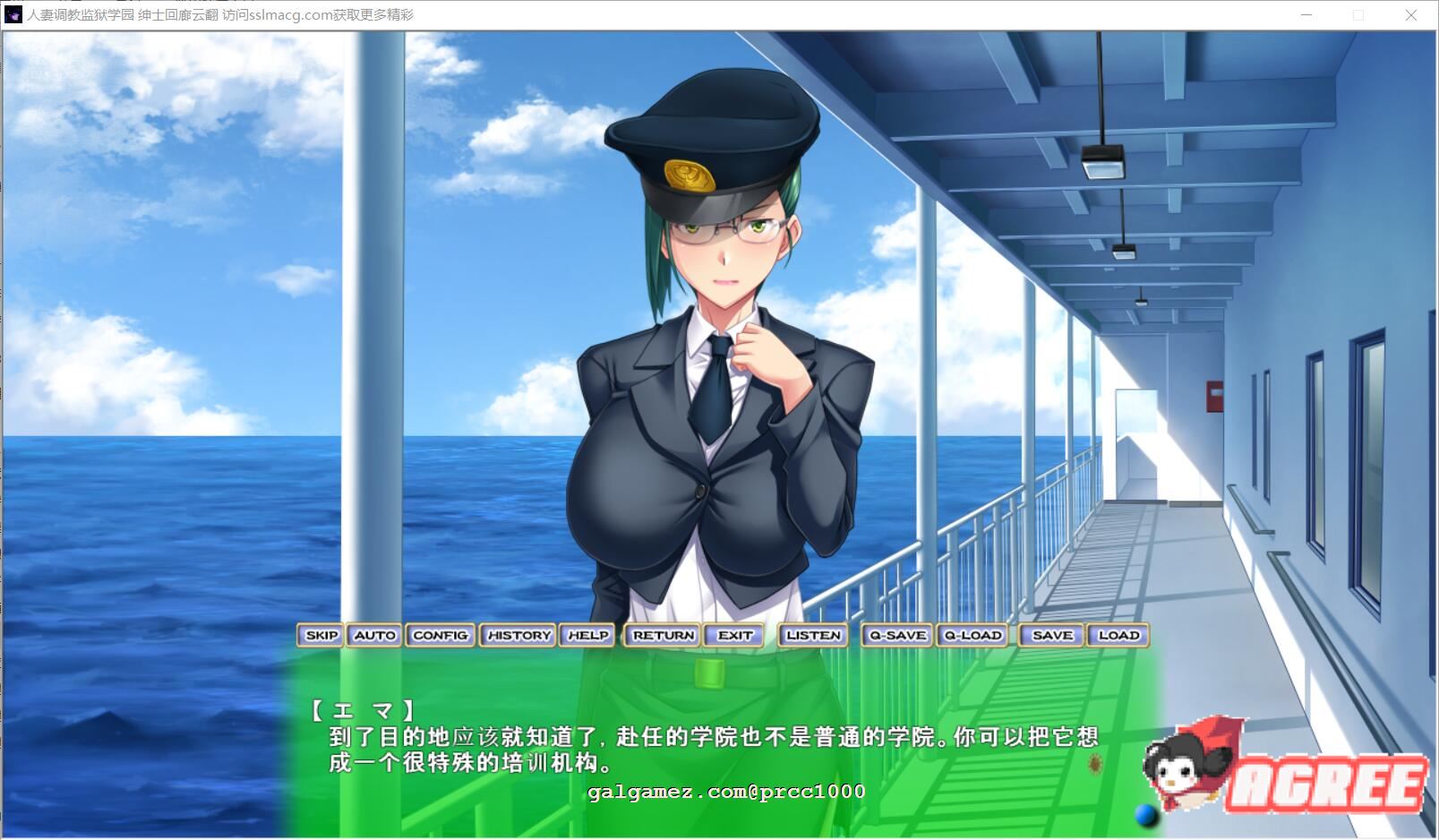Activate LISTEN voice replay
The height and width of the screenshot is (840, 1439).
tap(812, 635)
